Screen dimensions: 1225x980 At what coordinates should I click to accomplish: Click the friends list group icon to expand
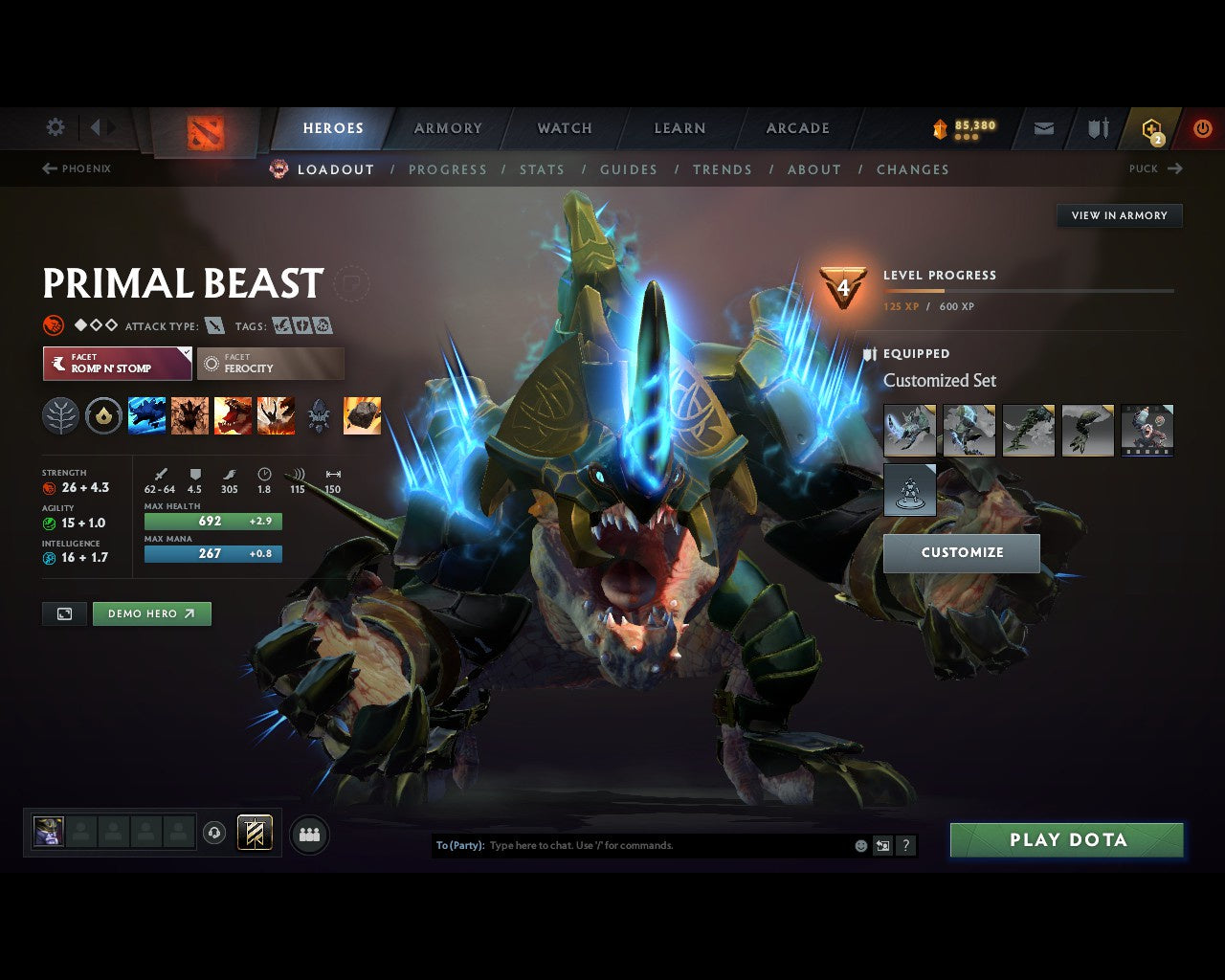[x=308, y=833]
